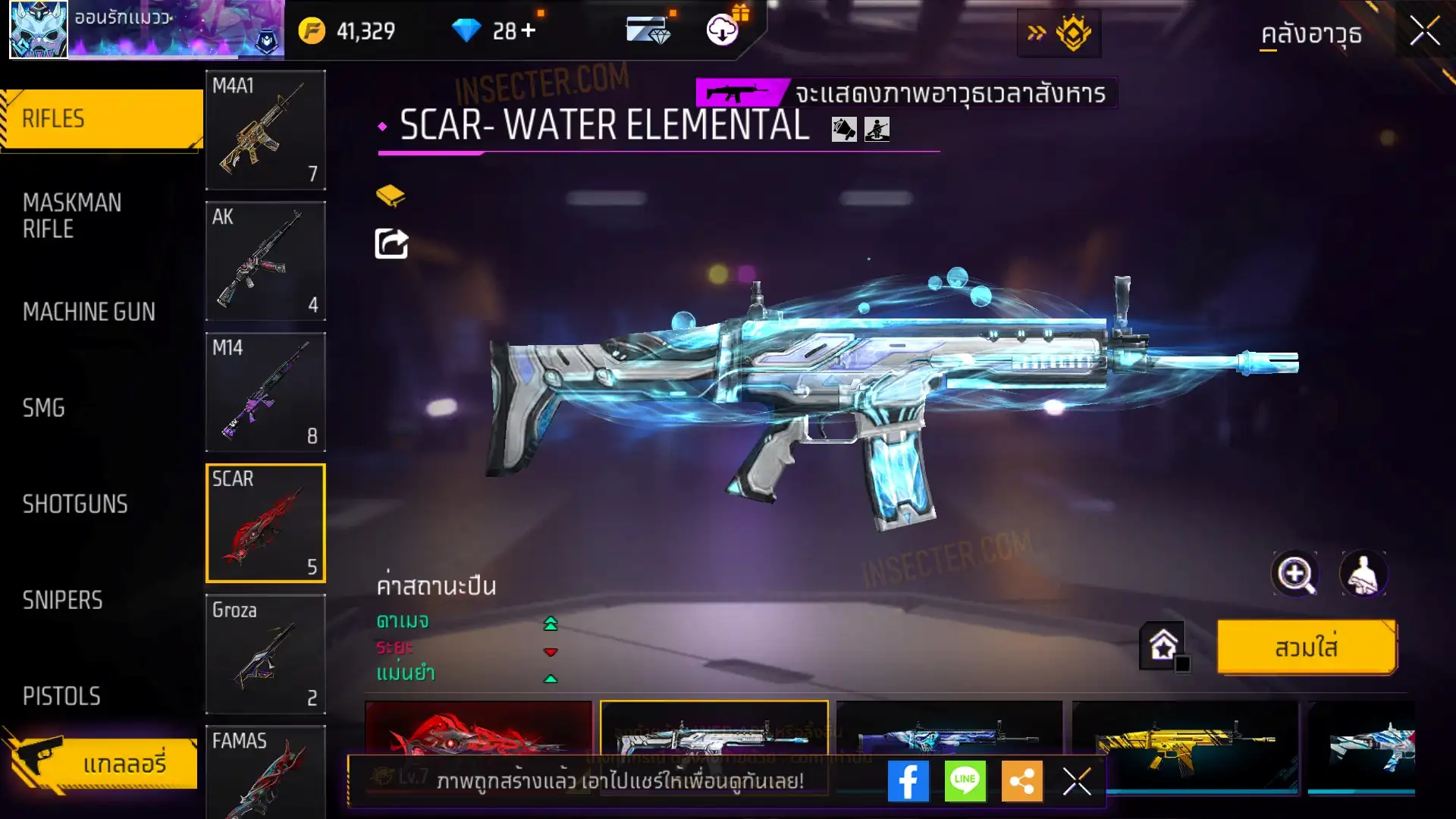Equip the skin with the yellow button

coord(1306,648)
